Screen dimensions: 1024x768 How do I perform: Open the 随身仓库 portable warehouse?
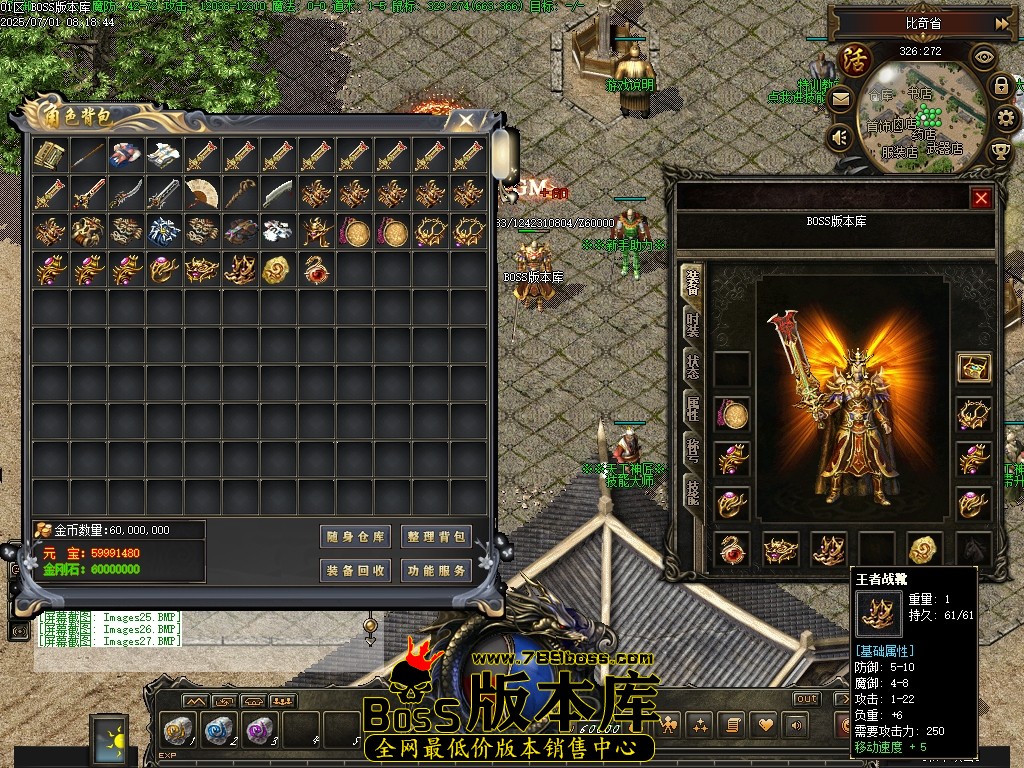pyautogui.click(x=355, y=537)
